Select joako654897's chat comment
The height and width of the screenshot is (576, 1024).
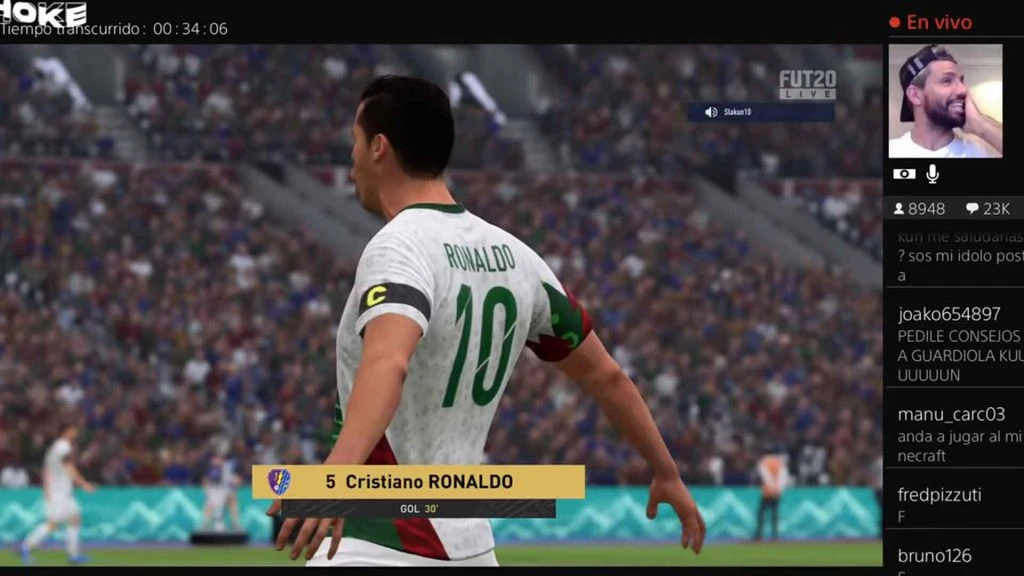pos(958,344)
